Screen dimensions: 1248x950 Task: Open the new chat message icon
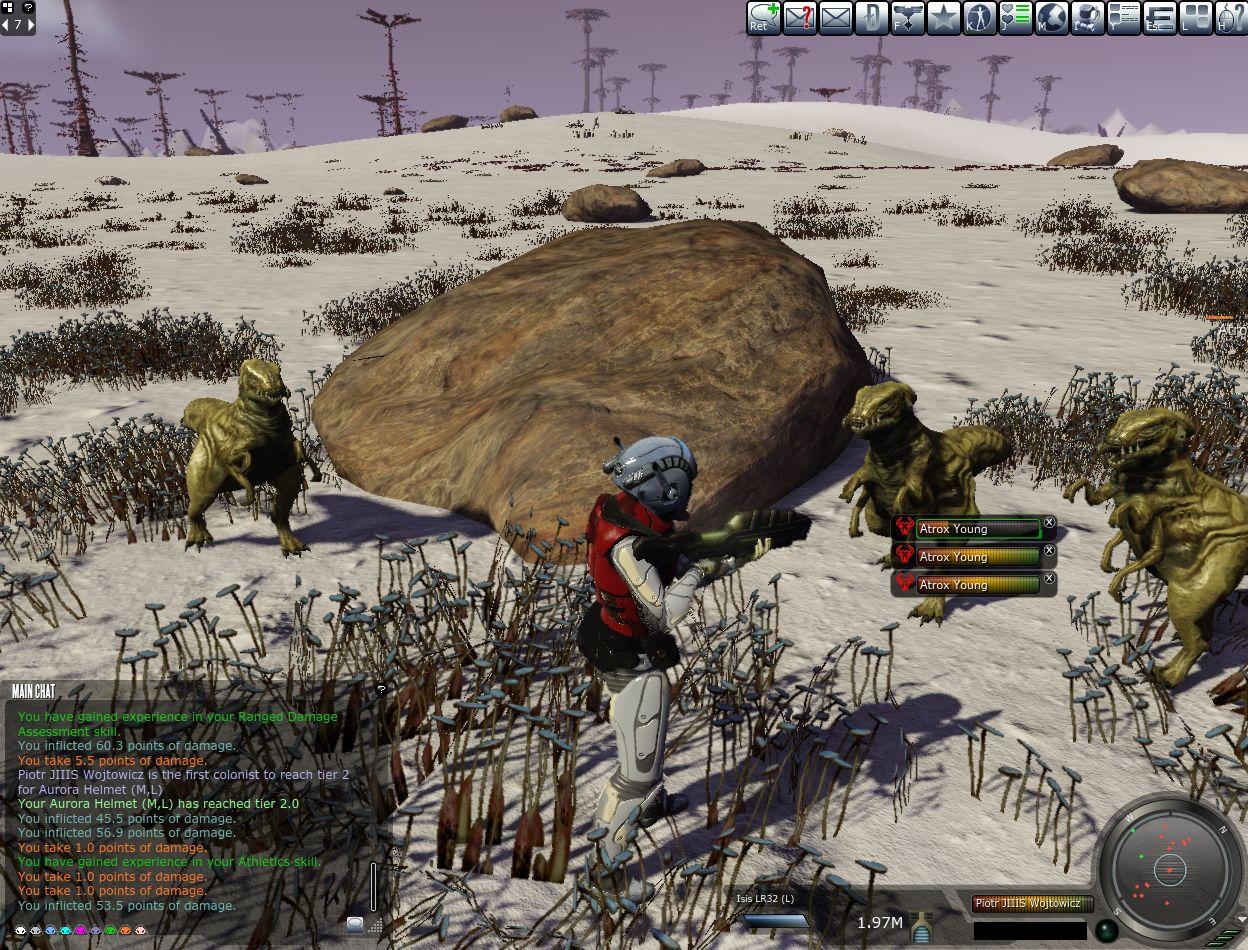(763, 17)
